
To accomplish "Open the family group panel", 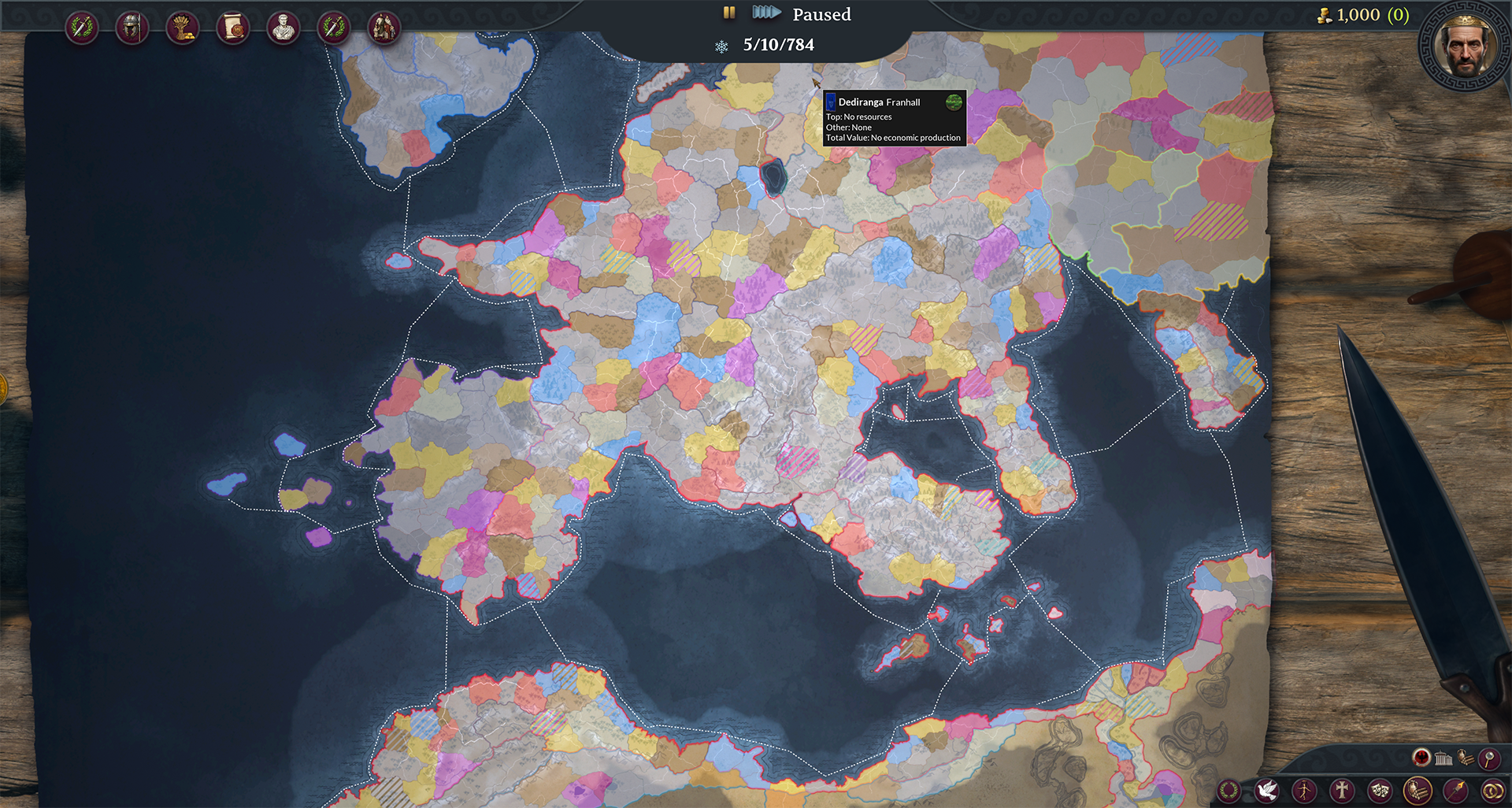I will tap(384, 28).
